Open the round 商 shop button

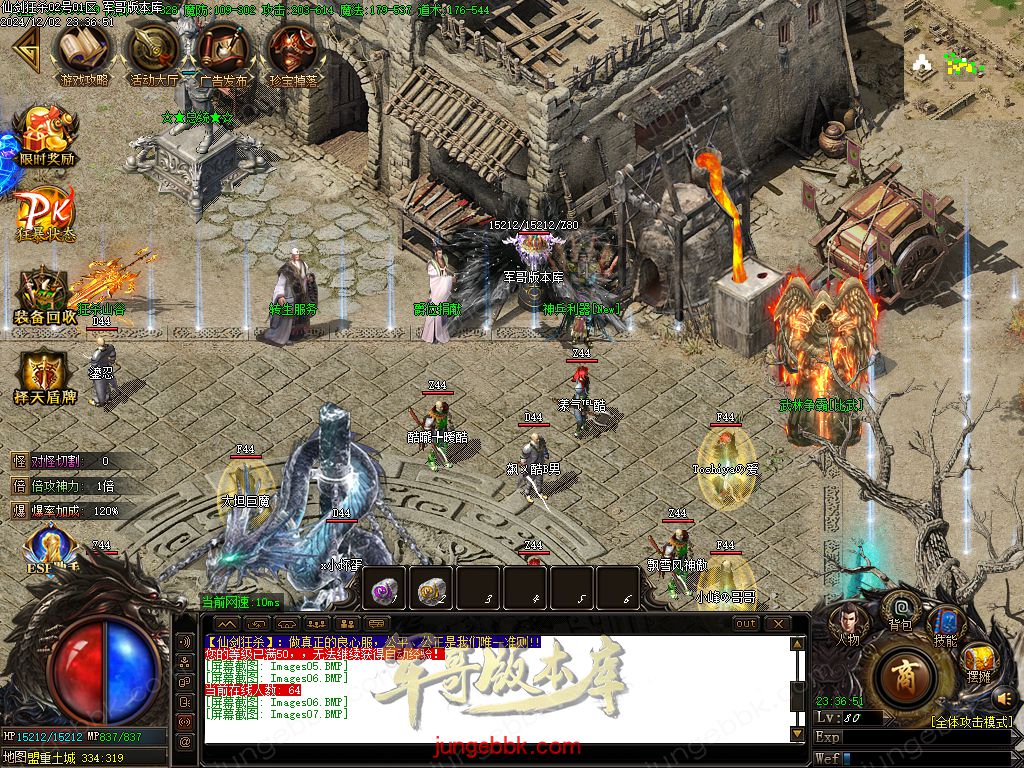(x=904, y=676)
